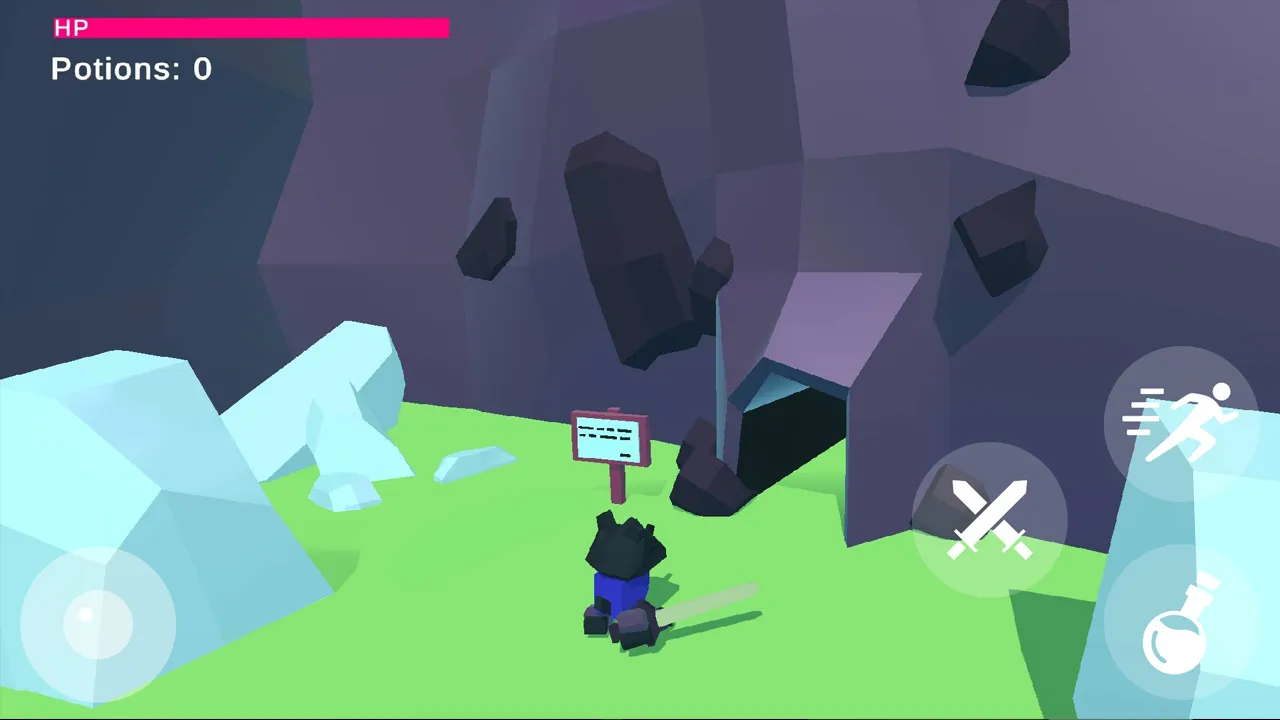
Task: Open the wooden signpost message
Action: tap(610, 438)
